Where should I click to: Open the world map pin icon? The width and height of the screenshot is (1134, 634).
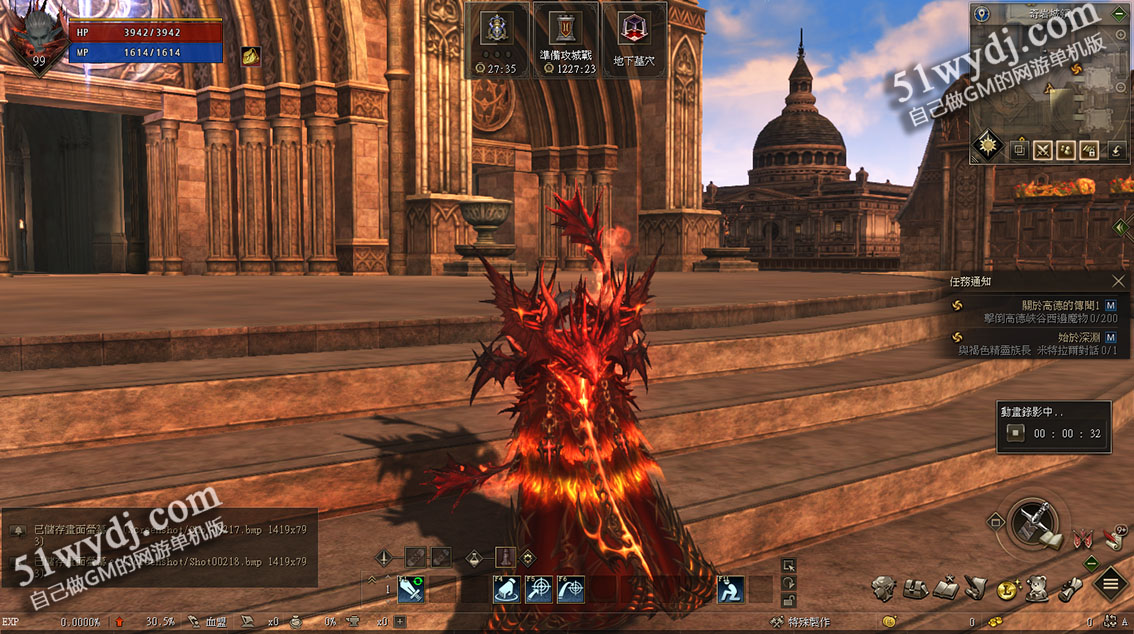point(981,14)
